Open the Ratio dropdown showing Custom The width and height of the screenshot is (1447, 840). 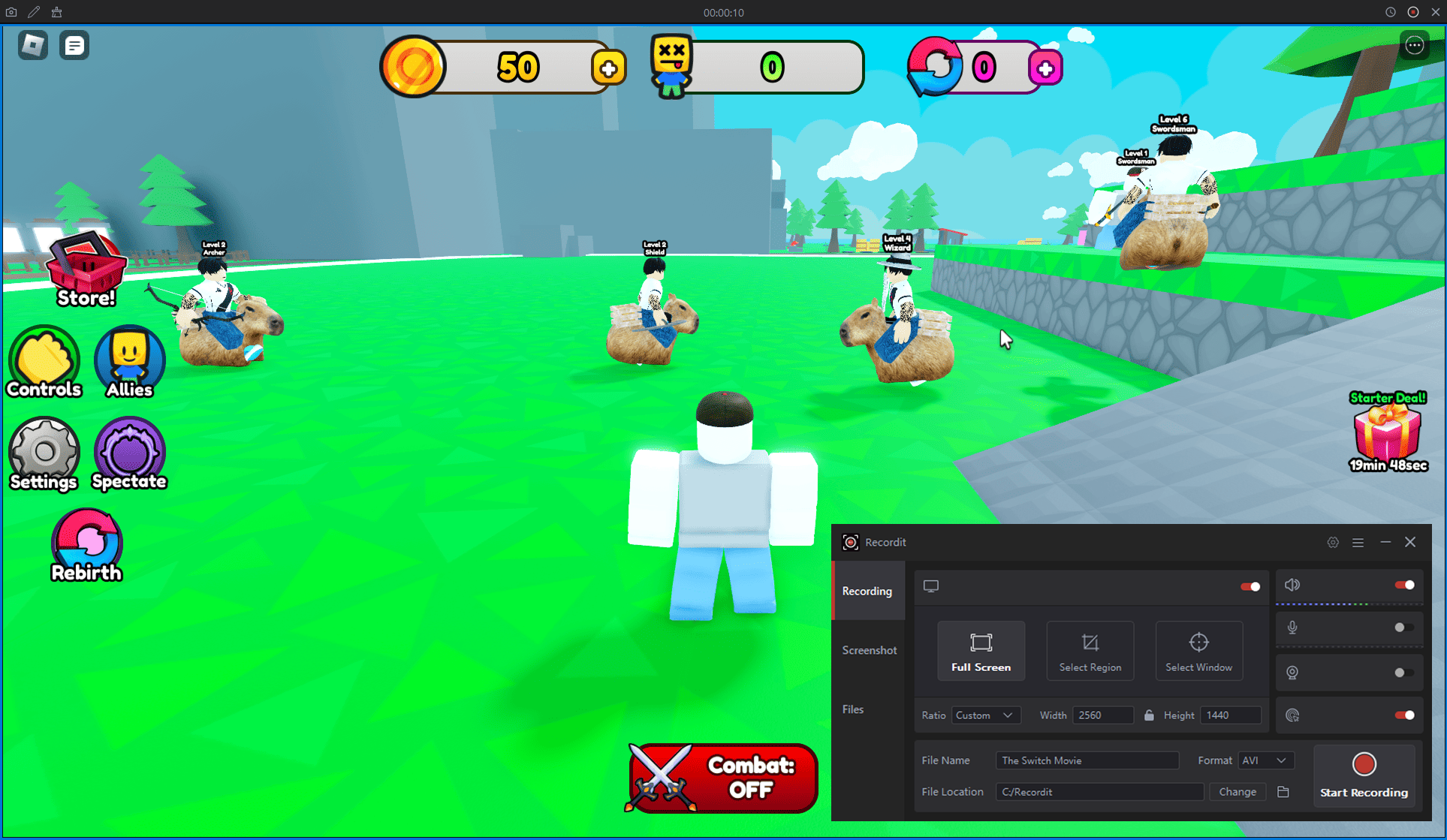(x=985, y=715)
